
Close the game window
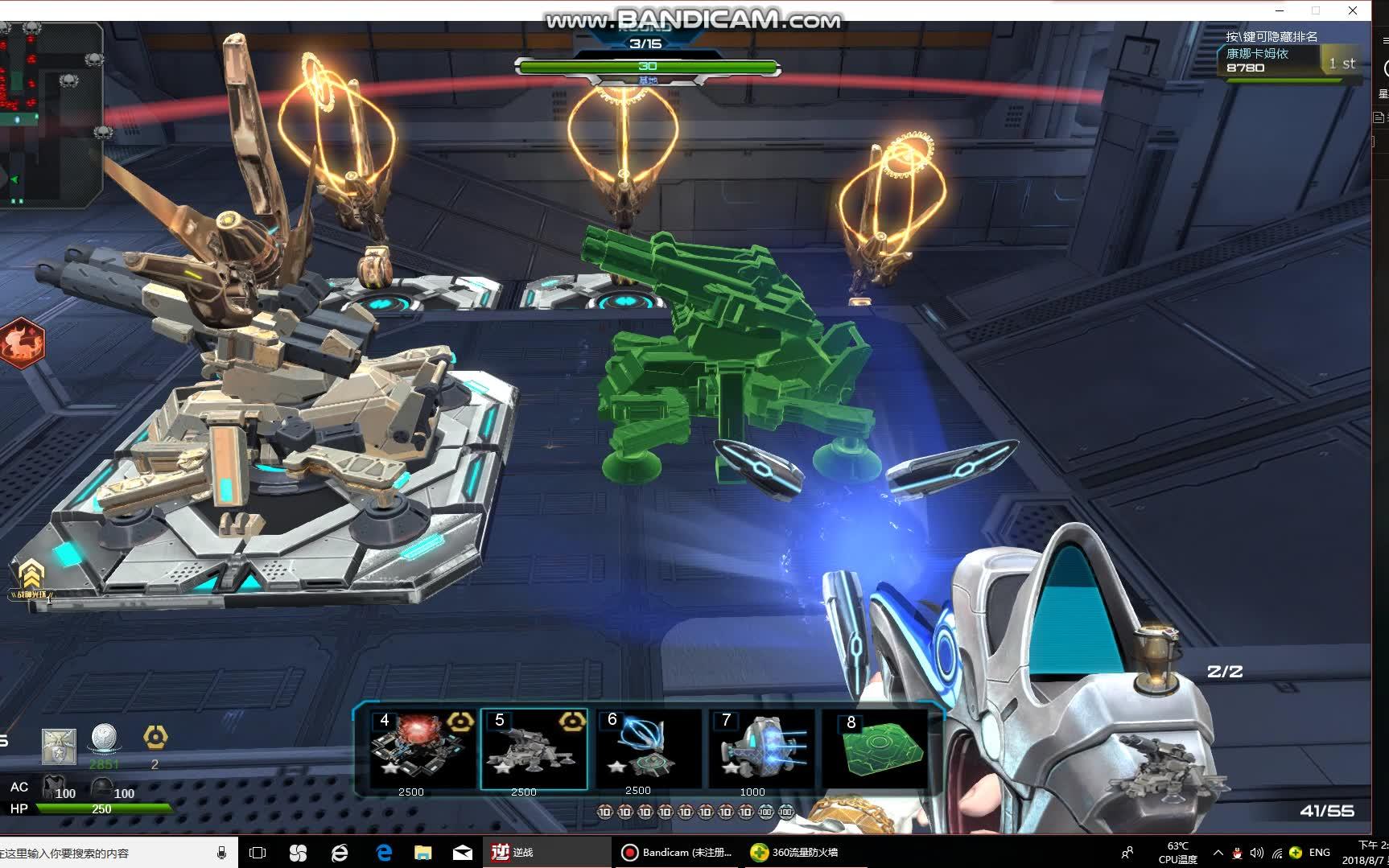(x=1353, y=10)
